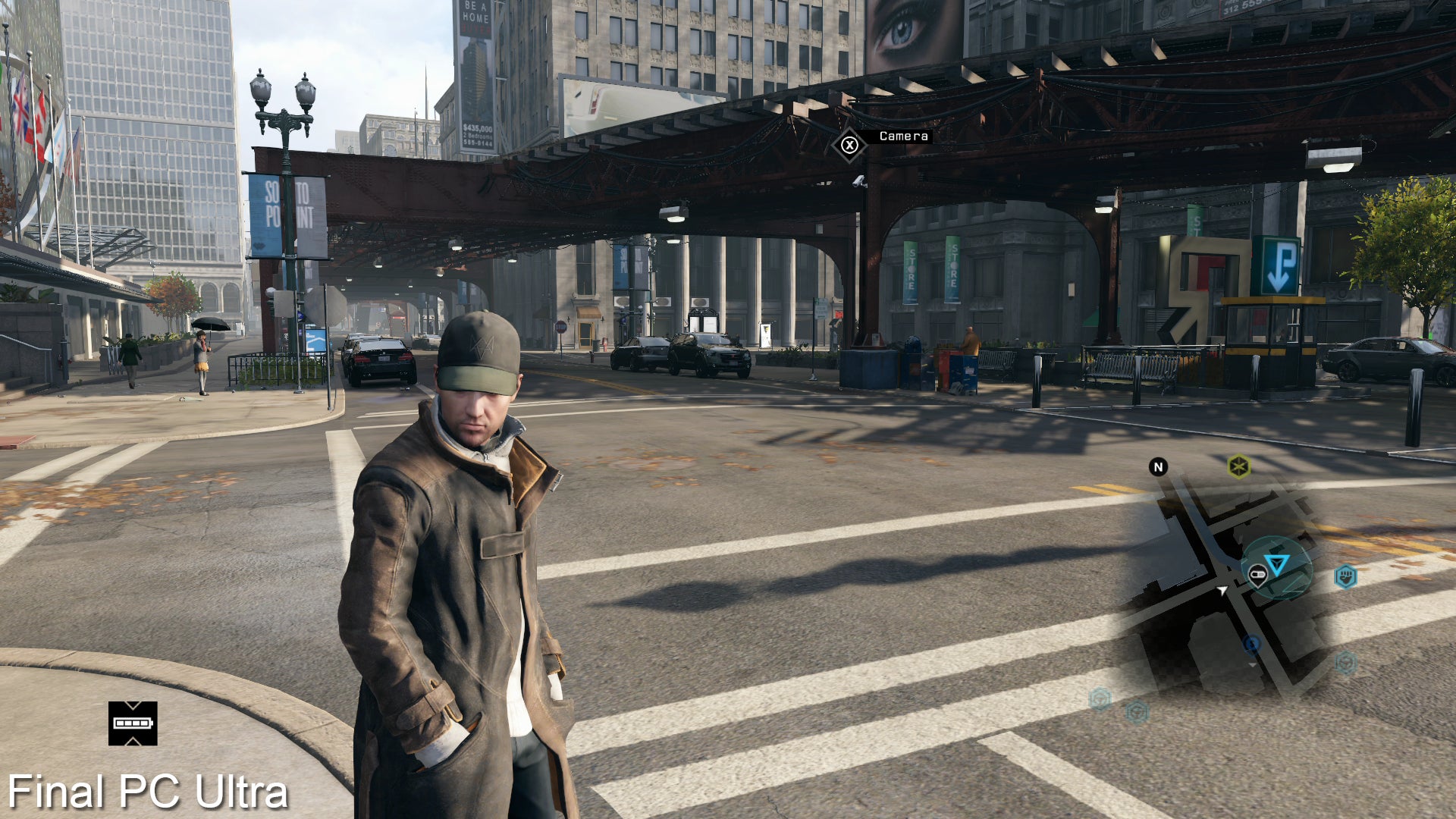Select the yellow fixer contract hexagon on minimap
Image resolution: width=1456 pixels, height=819 pixels.
[1239, 467]
